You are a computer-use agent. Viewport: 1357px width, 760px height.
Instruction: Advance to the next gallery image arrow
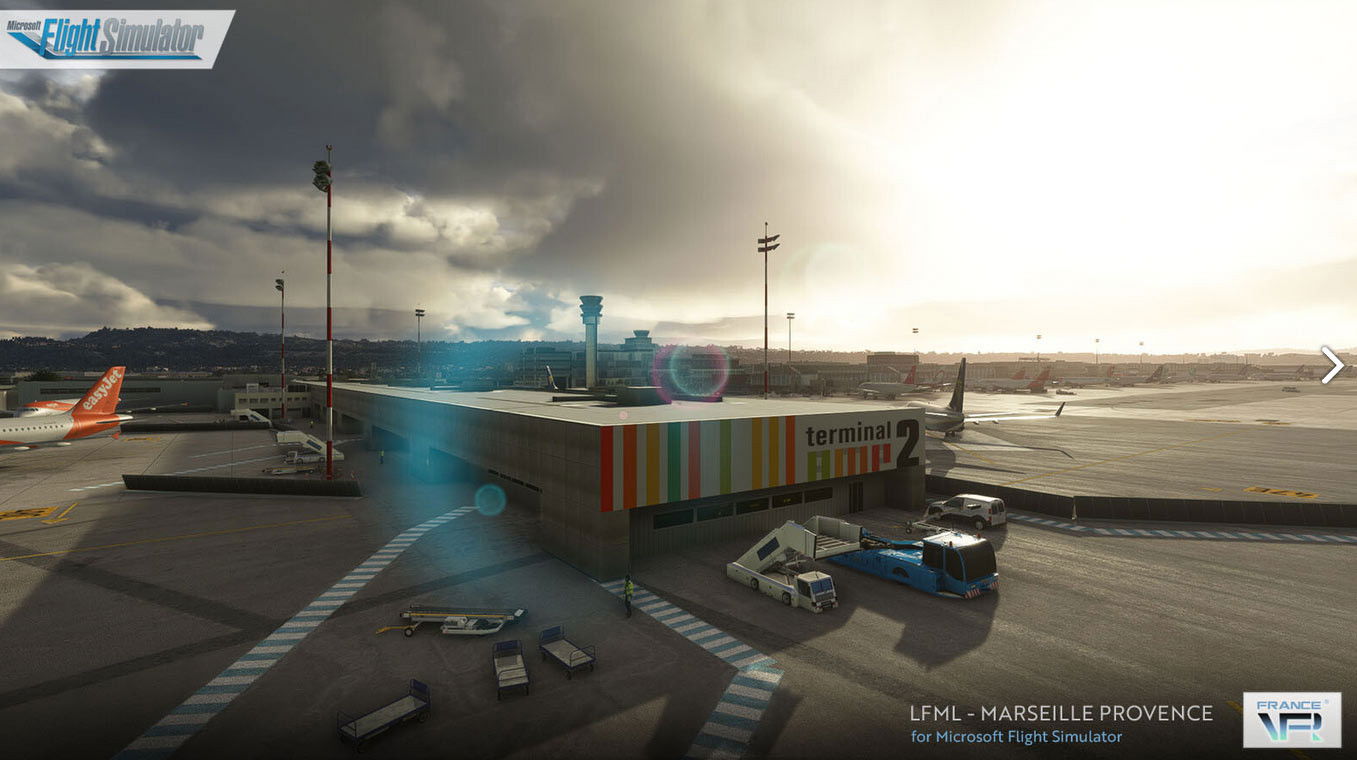[1331, 365]
